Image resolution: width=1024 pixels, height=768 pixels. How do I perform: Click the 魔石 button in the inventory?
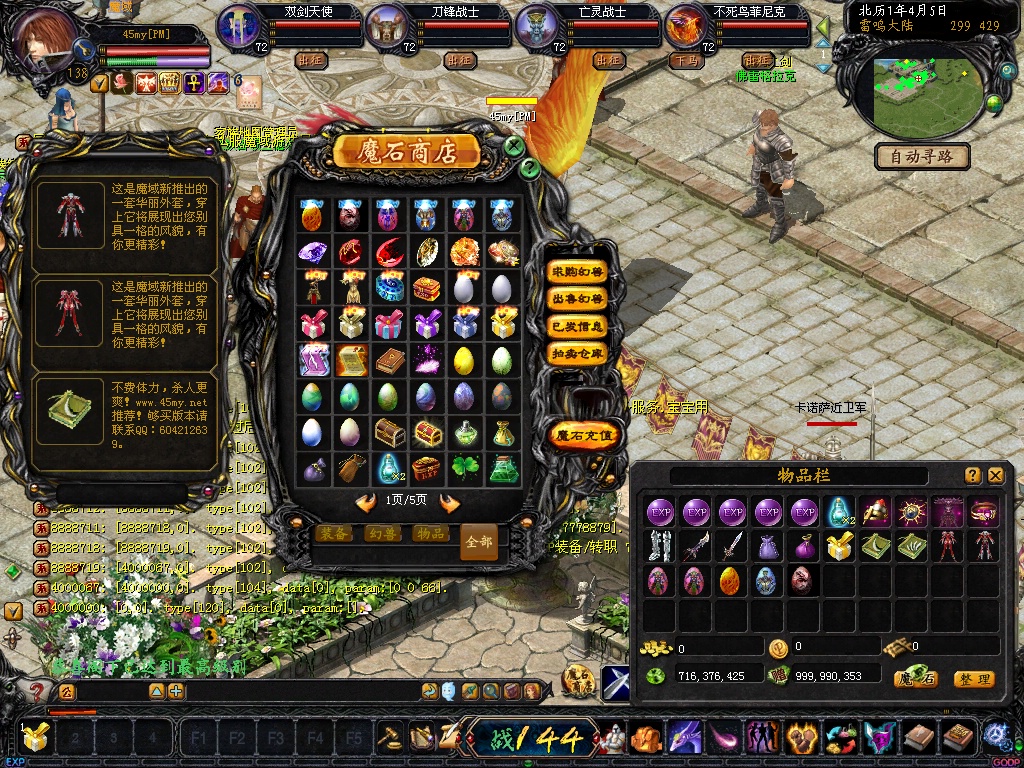(x=915, y=679)
